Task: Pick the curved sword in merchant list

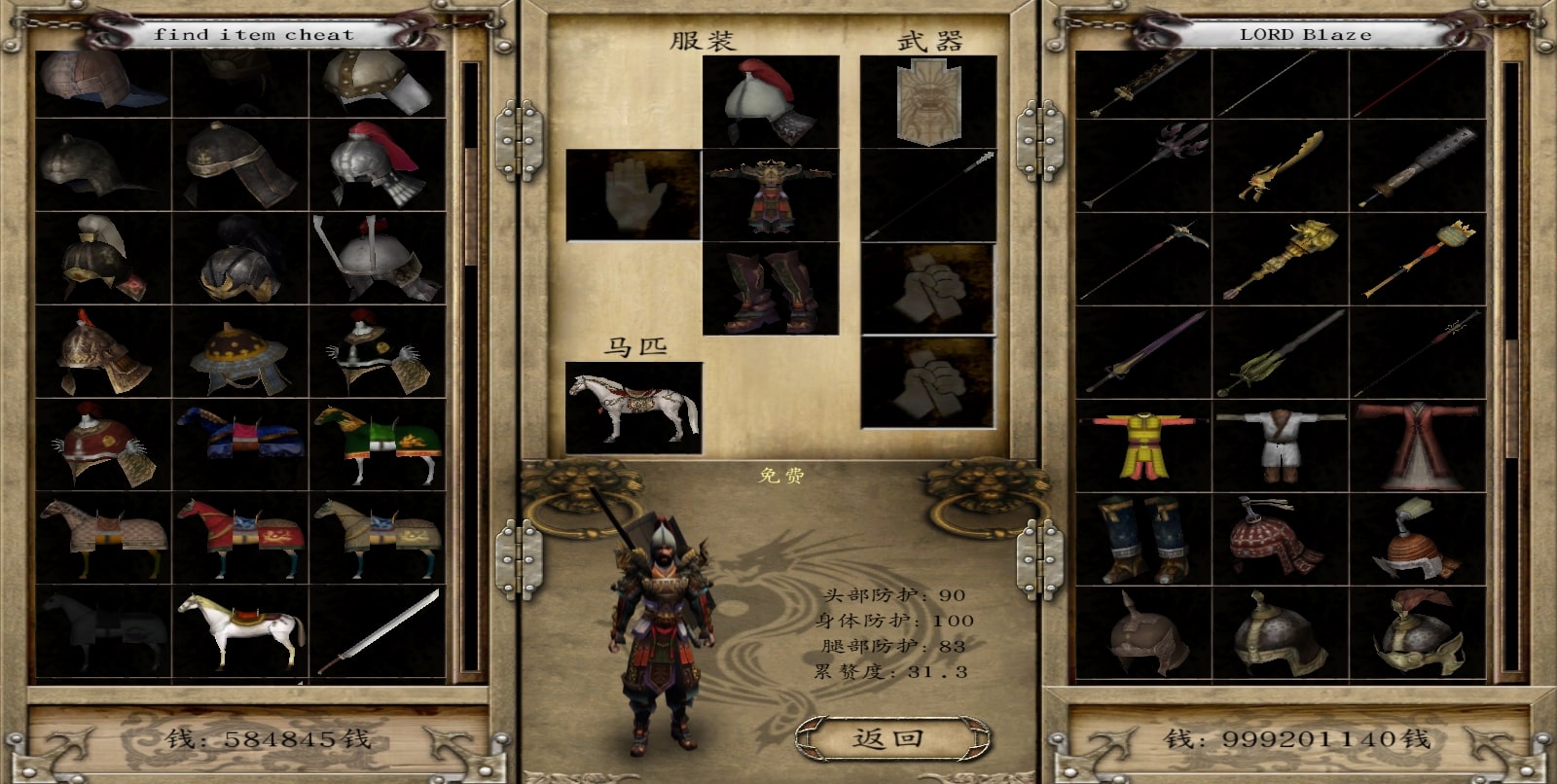Action: pos(378,629)
